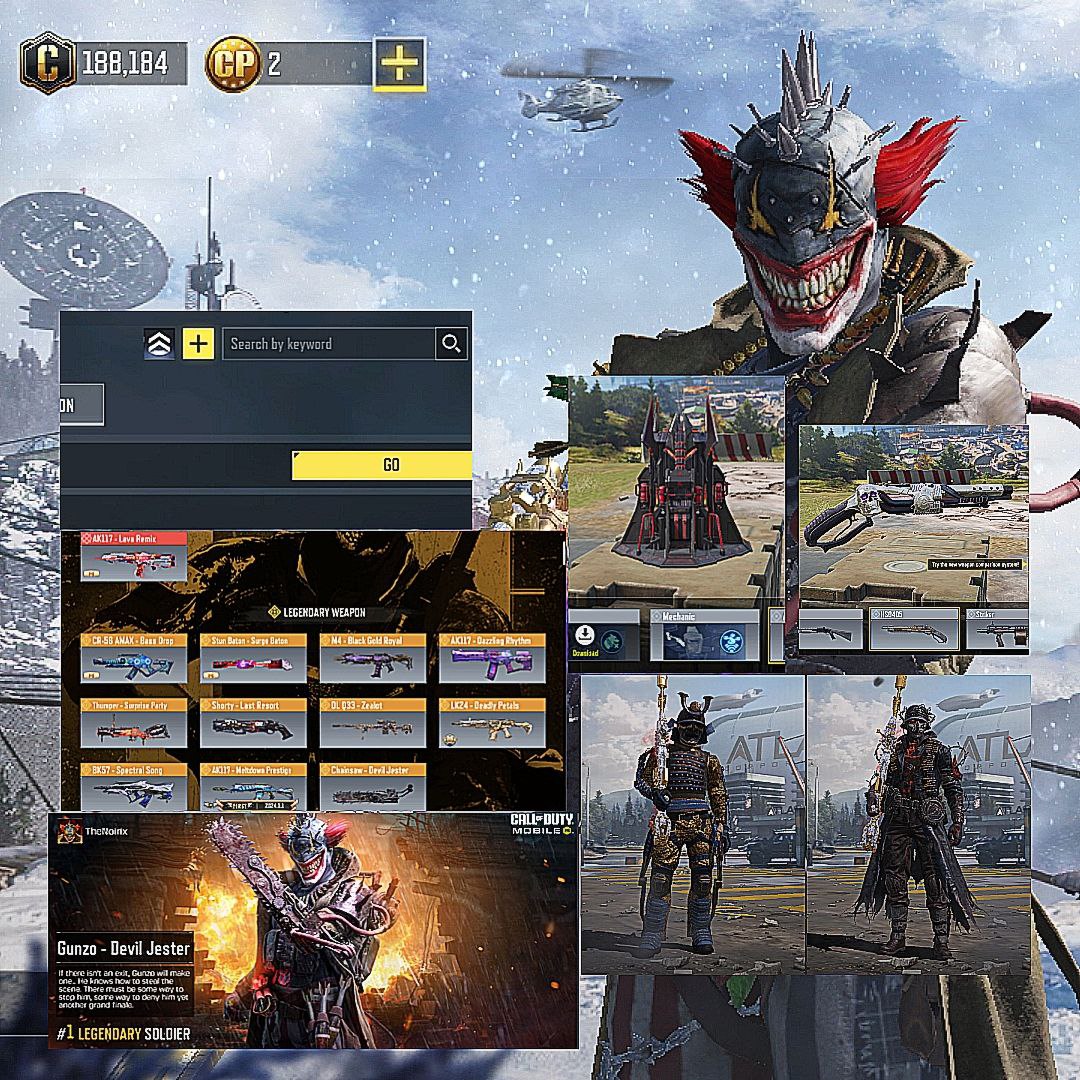1080x1080 pixels.
Task: Tap the yellow plus beside the rank icon
Action: click(199, 344)
